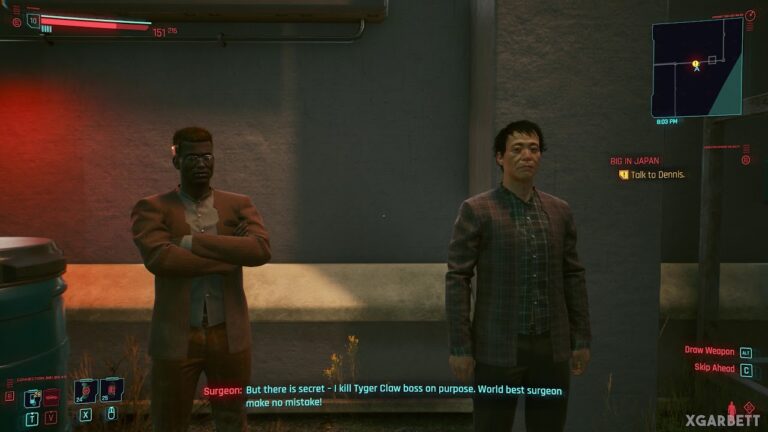Open the Big in Japan quest tracker
Viewport: 768px width, 432px height.
tap(636, 159)
